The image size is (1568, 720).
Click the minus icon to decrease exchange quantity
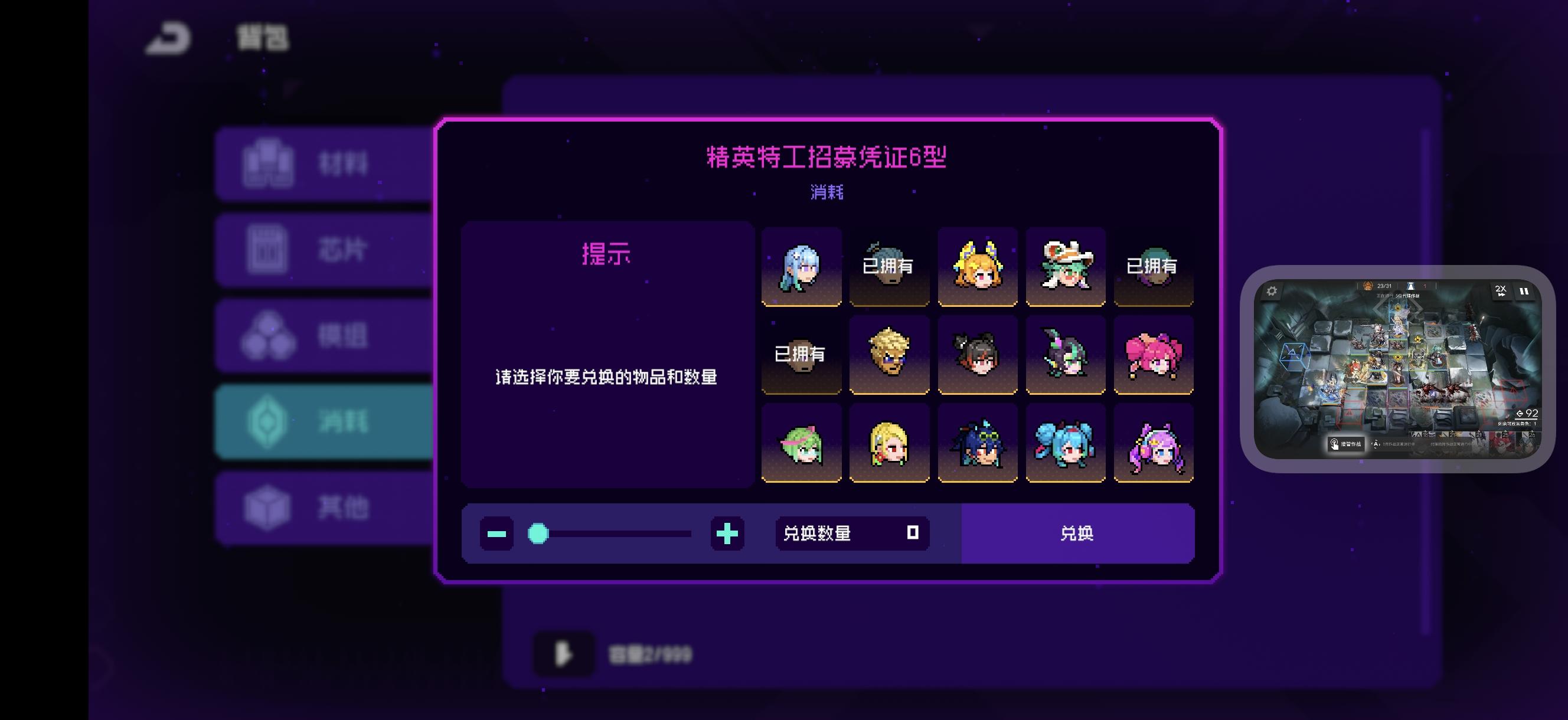[x=496, y=534]
